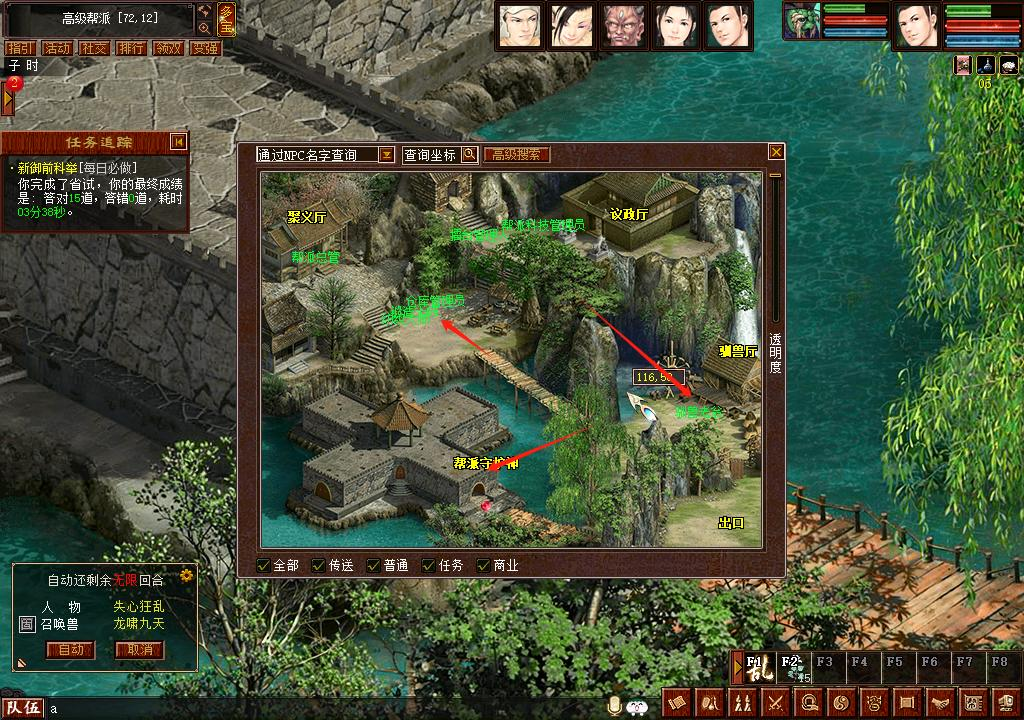Adjust the 透明度 transparency slider
This screenshot has height=720, width=1024.
tap(775, 177)
